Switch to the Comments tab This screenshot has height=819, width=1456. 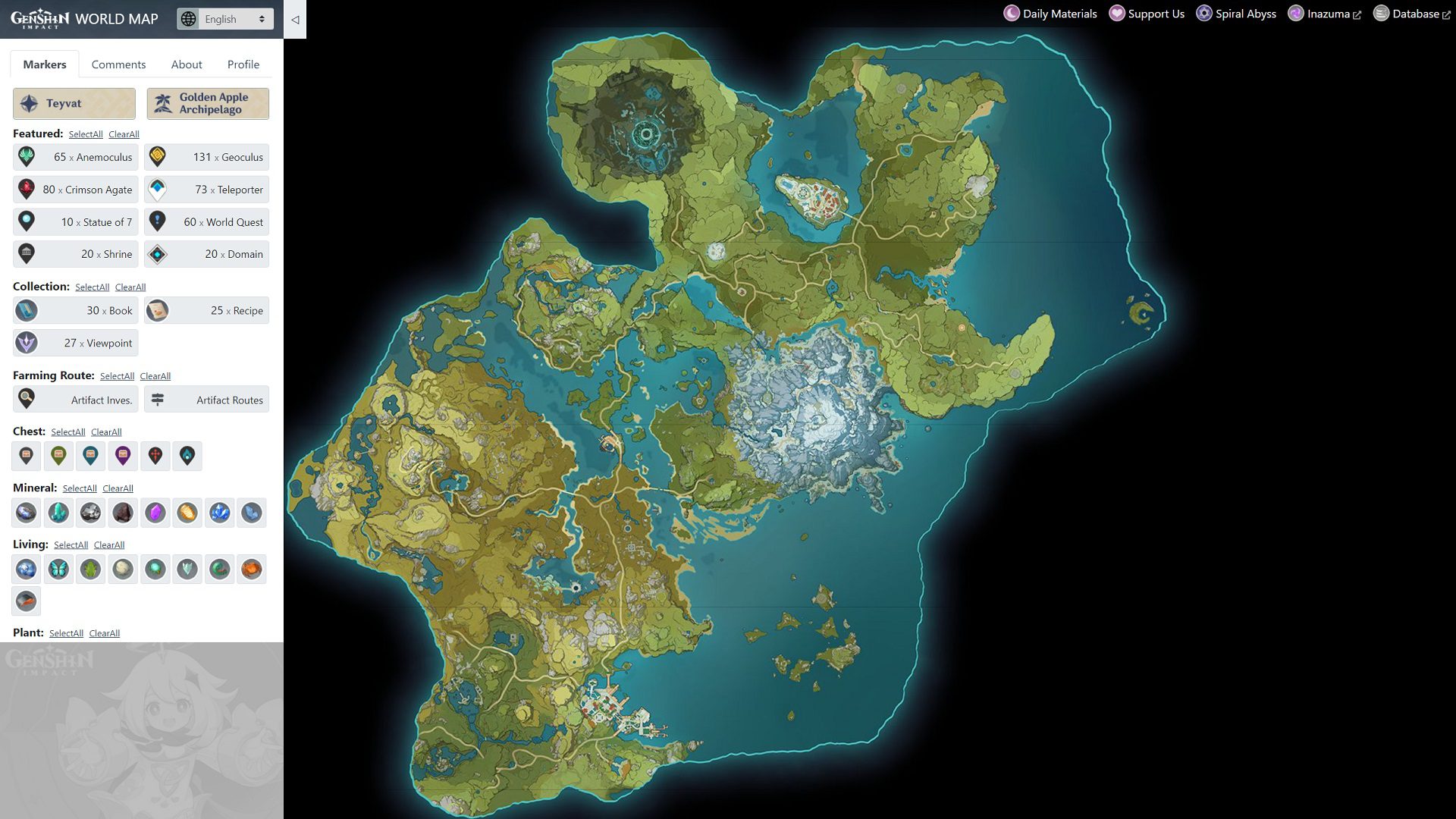click(x=118, y=64)
